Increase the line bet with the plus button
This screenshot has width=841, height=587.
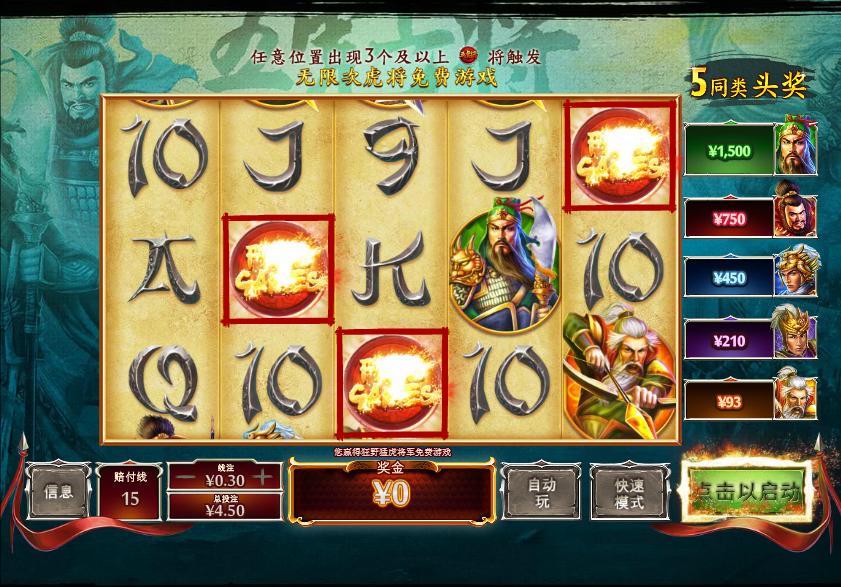[x=262, y=477]
